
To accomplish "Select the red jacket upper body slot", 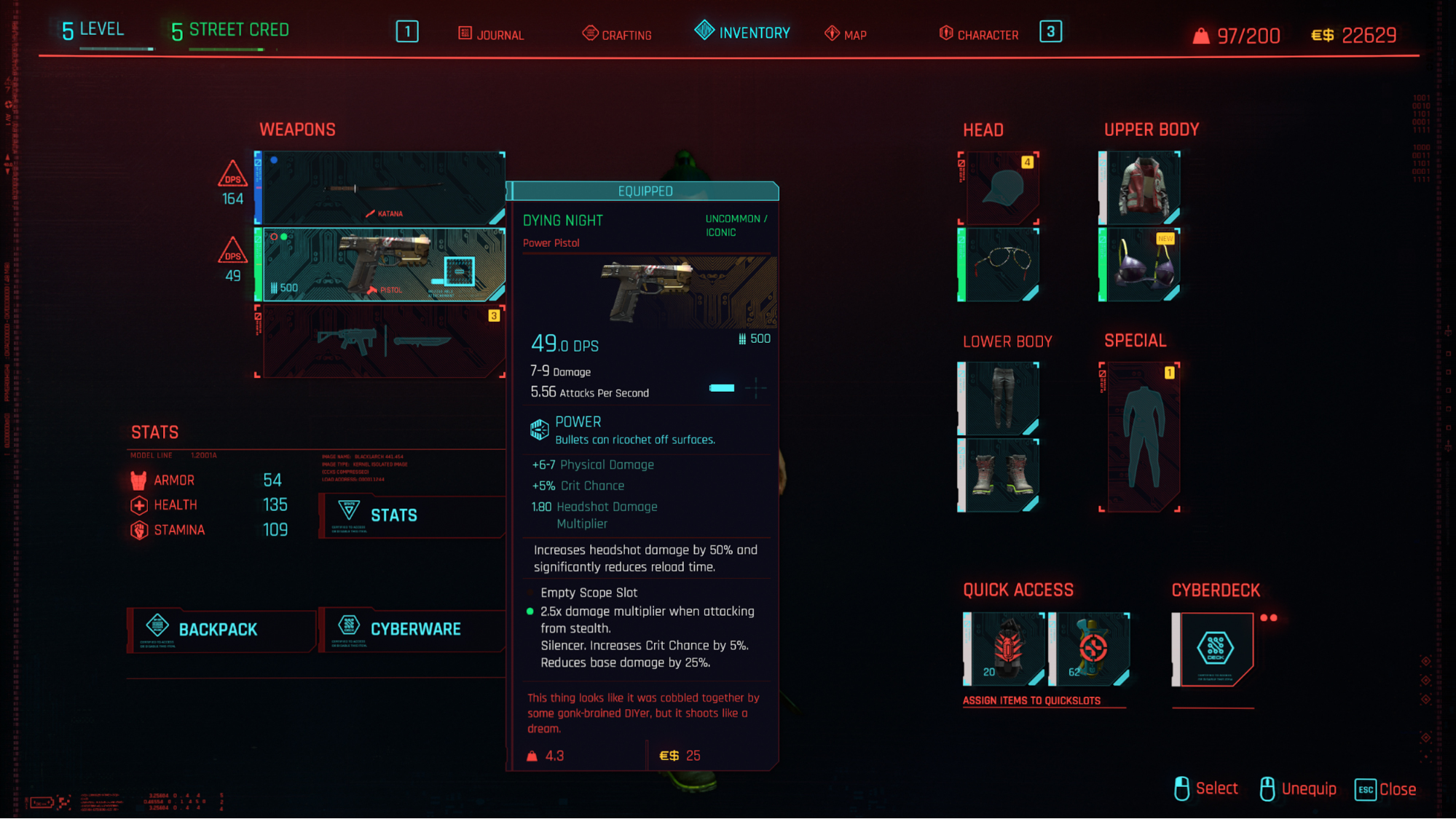I will point(1141,188).
